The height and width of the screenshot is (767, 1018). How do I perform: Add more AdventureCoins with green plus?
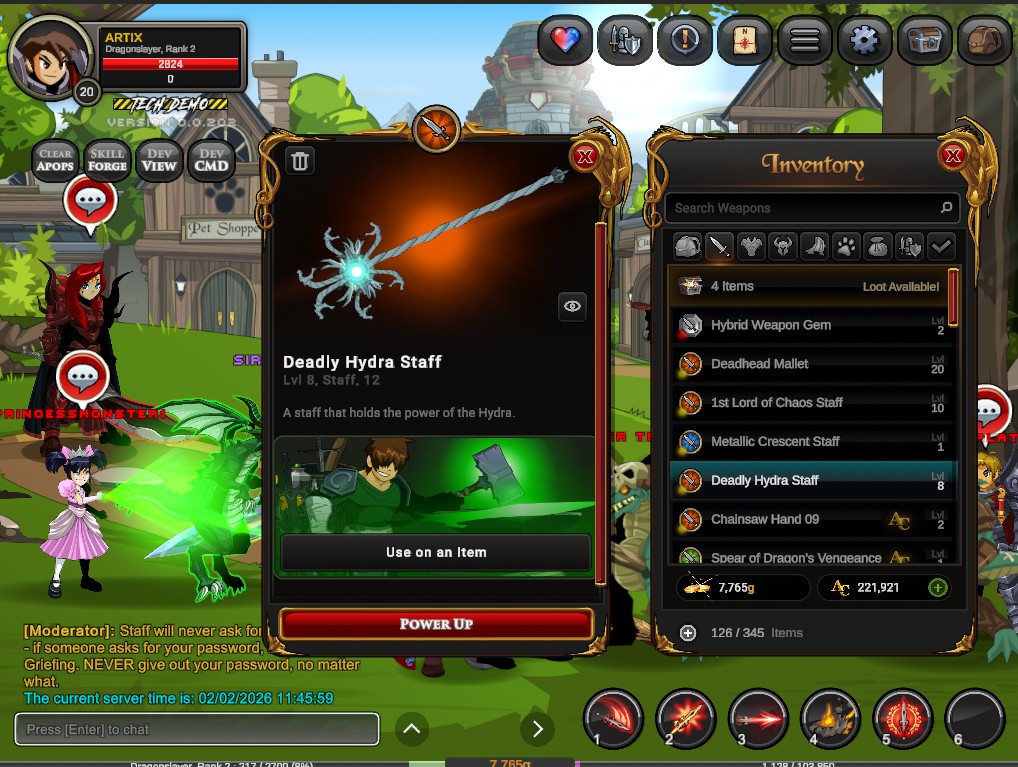click(x=937, y=587)
